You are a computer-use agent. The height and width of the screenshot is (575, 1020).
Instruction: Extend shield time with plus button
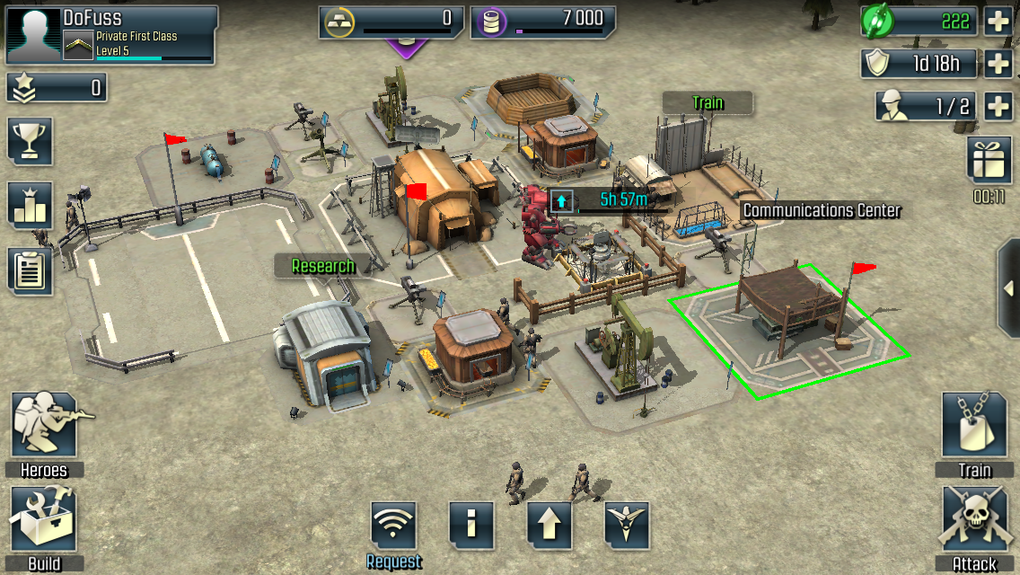pyautogui.click(x=998, y=64)
